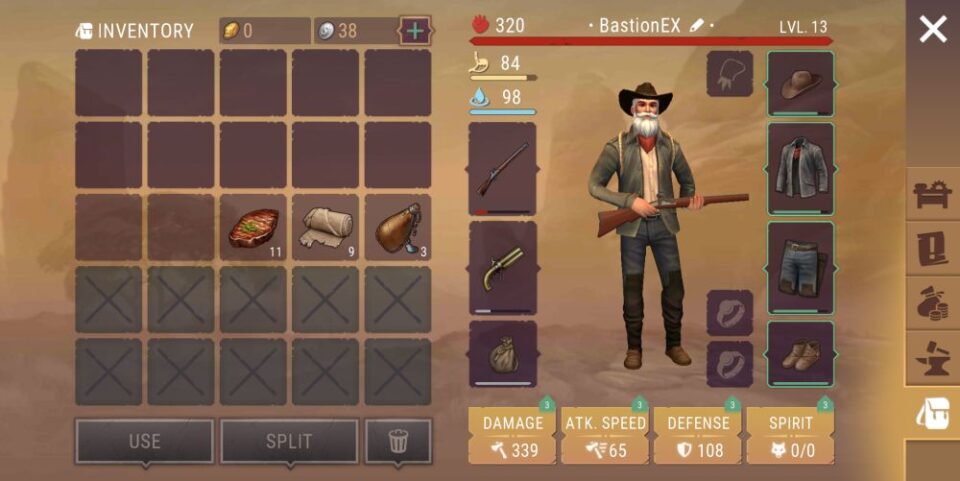Close the inventory screen

932,30
